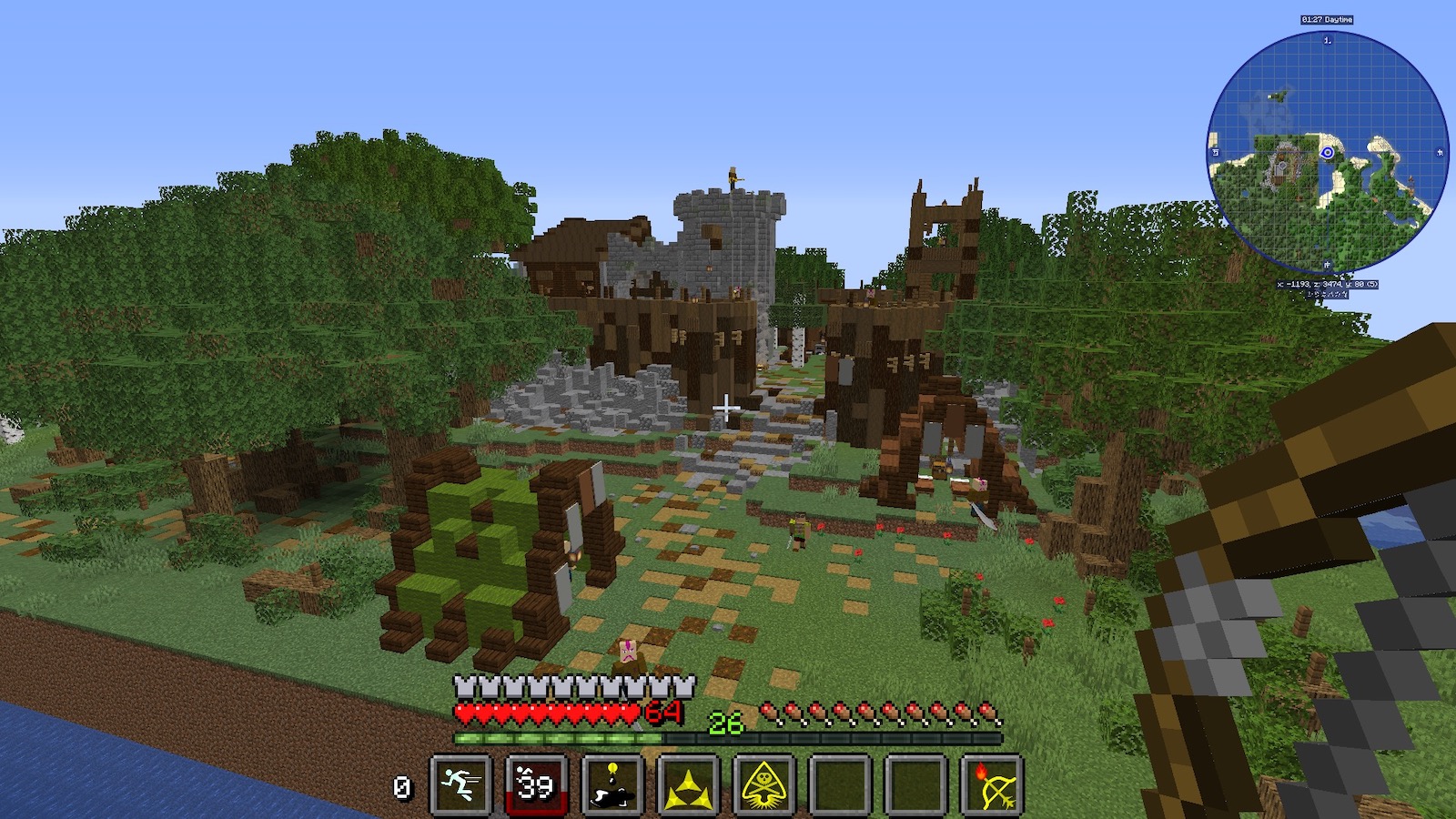The width and height of the screenshot is (1456, 819).
Task: Select the yellow three-triangle ability
Action: tap(688, 784)
